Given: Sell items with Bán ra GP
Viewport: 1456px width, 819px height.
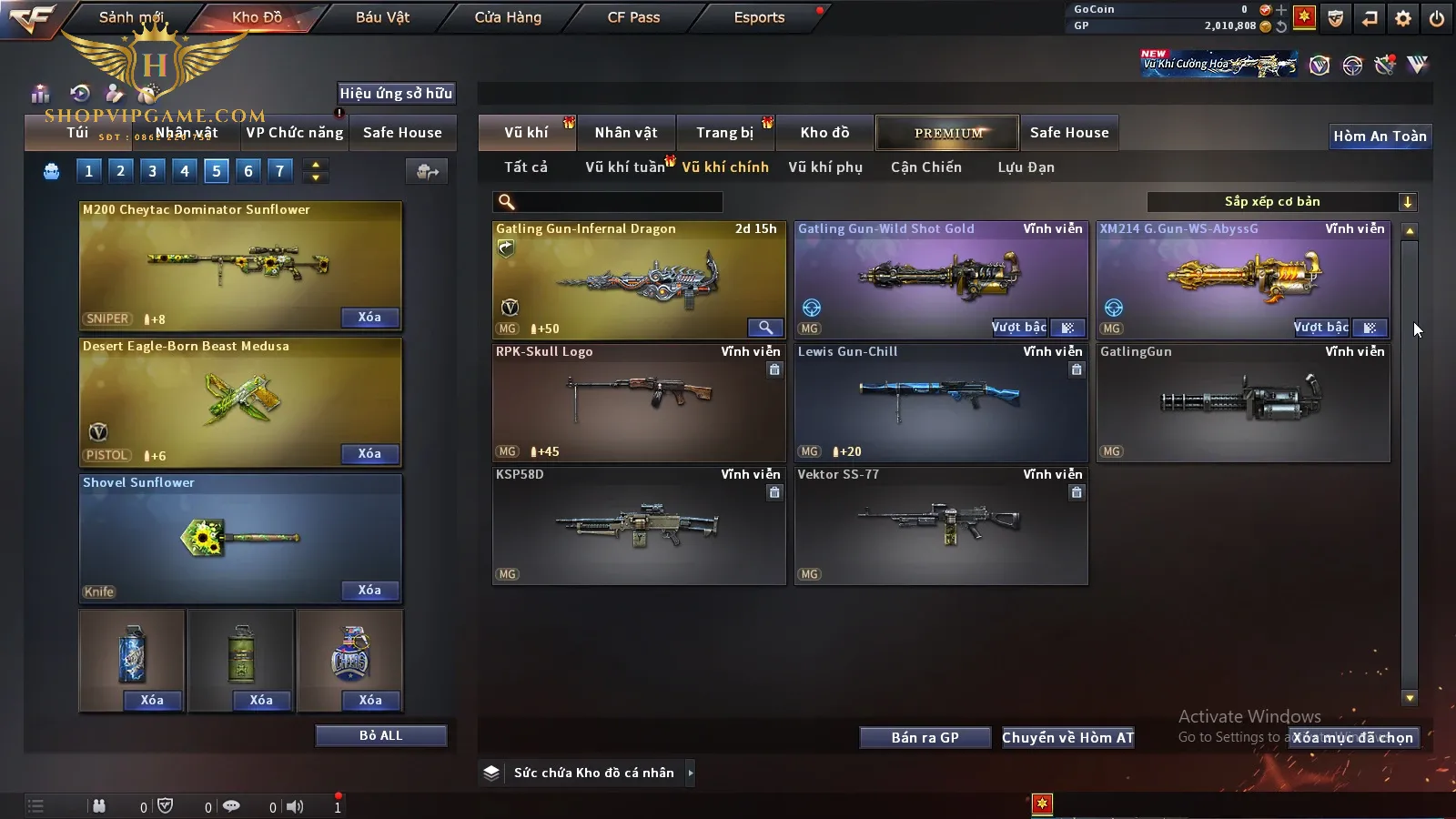Looking at the screenshot, I should coord(925,738).
